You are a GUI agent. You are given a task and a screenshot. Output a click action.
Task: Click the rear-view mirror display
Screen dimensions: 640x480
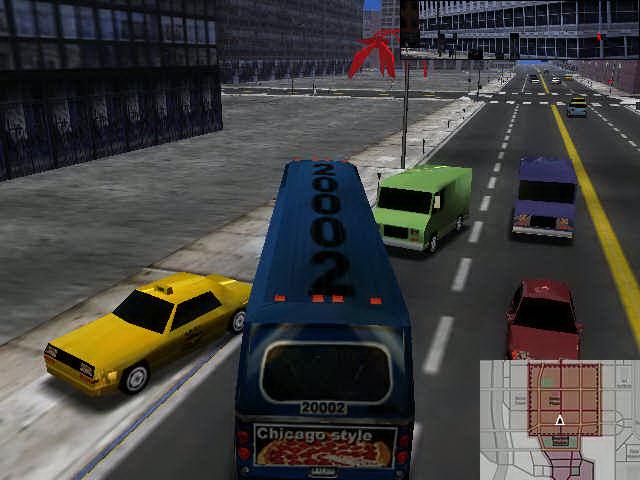tap(519, 29)
